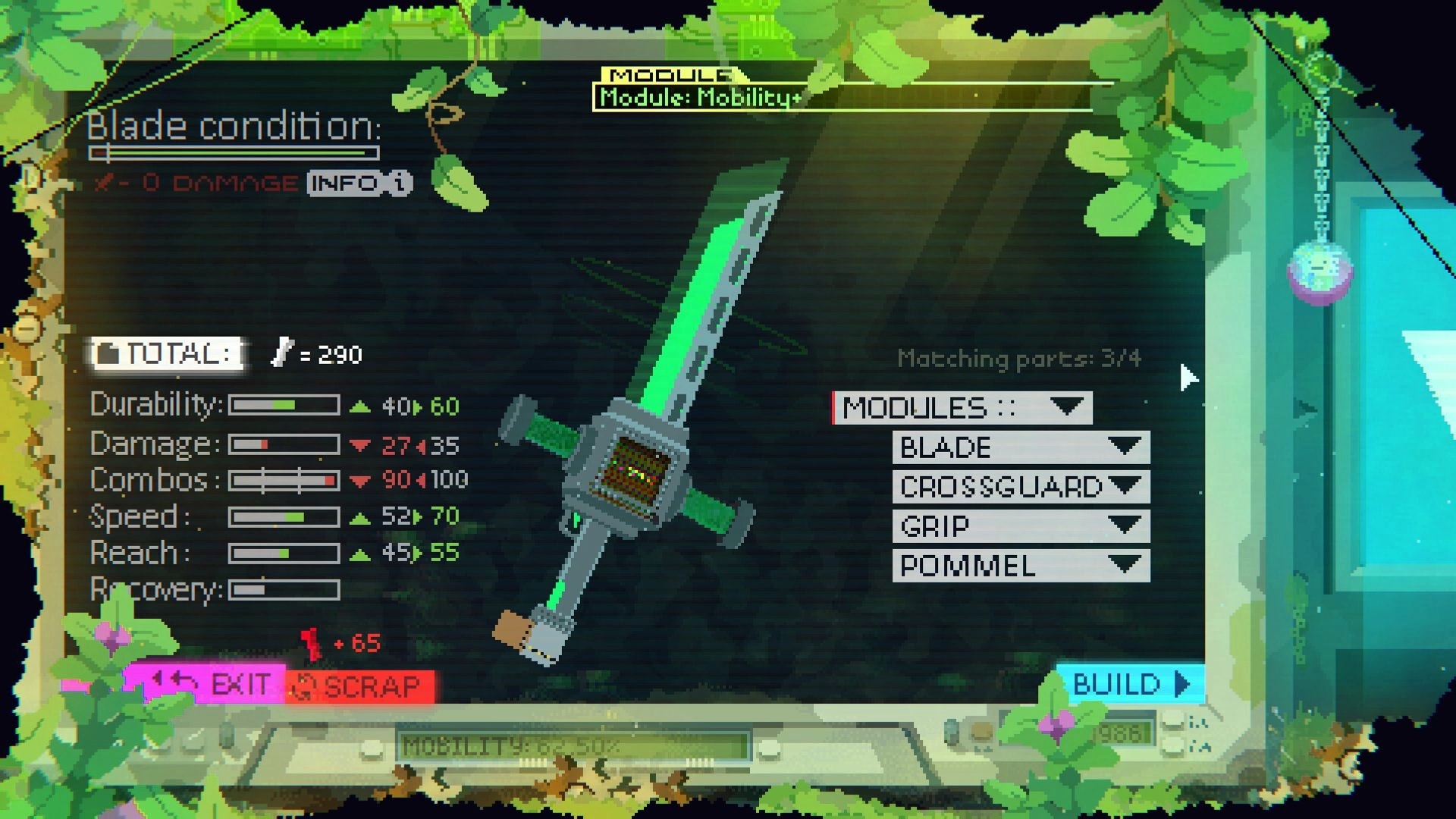
Task: Click the recycle icon on the SCRAP button
Action: [306, 686]
